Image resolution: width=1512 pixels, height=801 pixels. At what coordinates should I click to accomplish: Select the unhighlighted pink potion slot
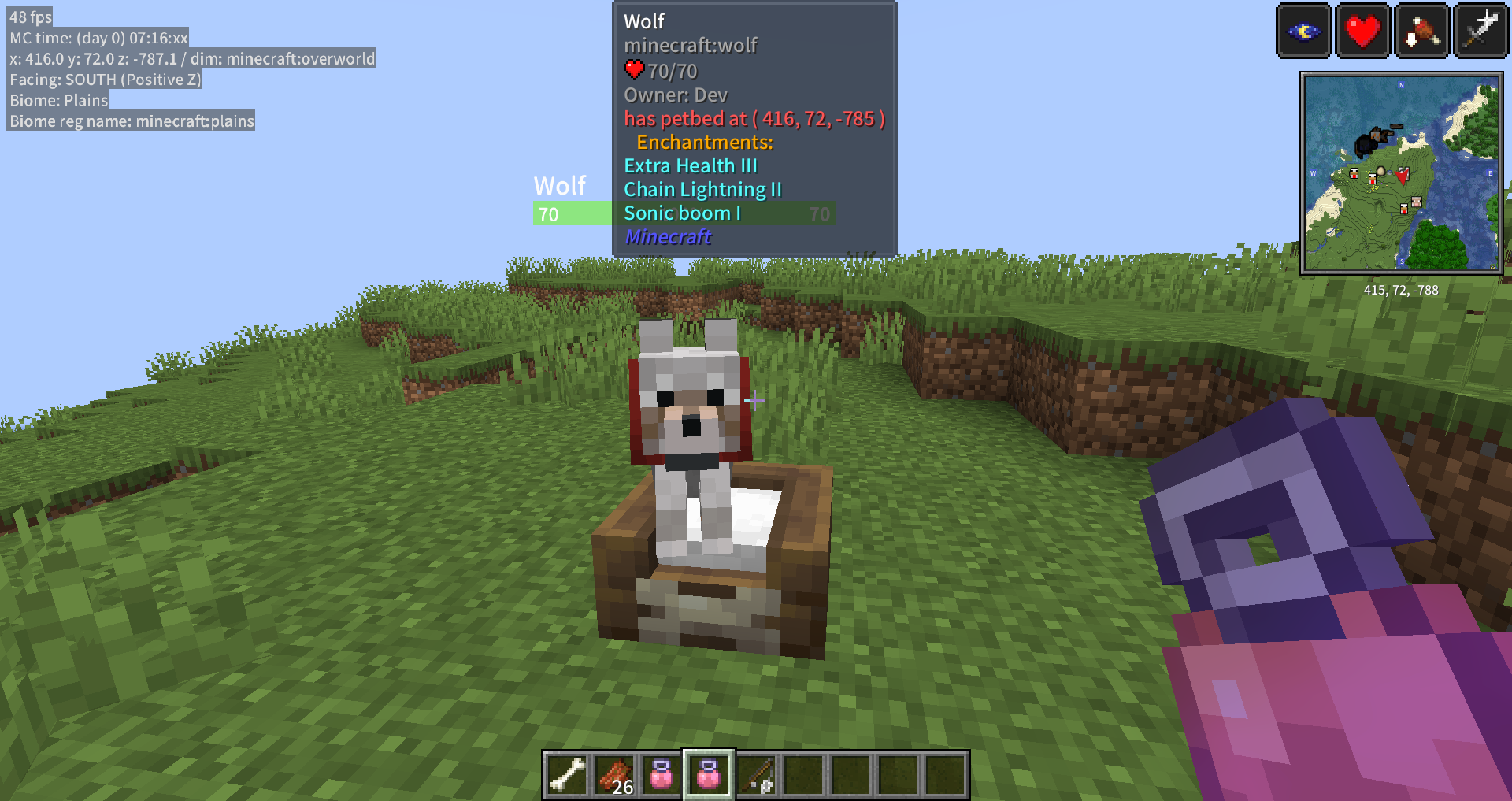(661, 774)
